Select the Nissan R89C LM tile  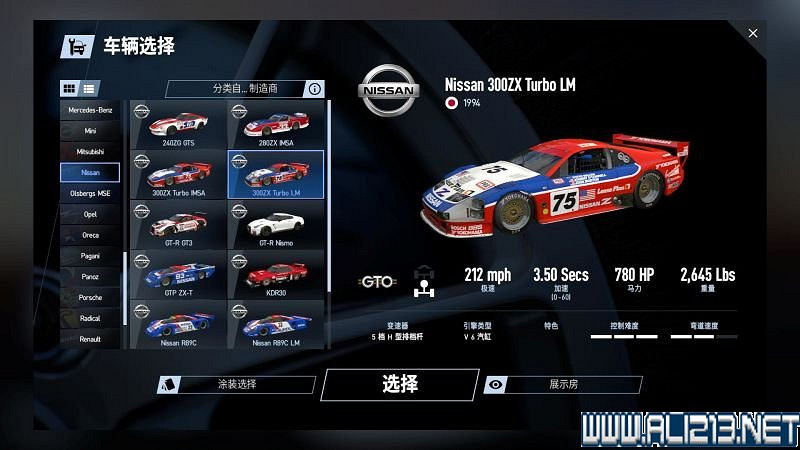(275, 323)
